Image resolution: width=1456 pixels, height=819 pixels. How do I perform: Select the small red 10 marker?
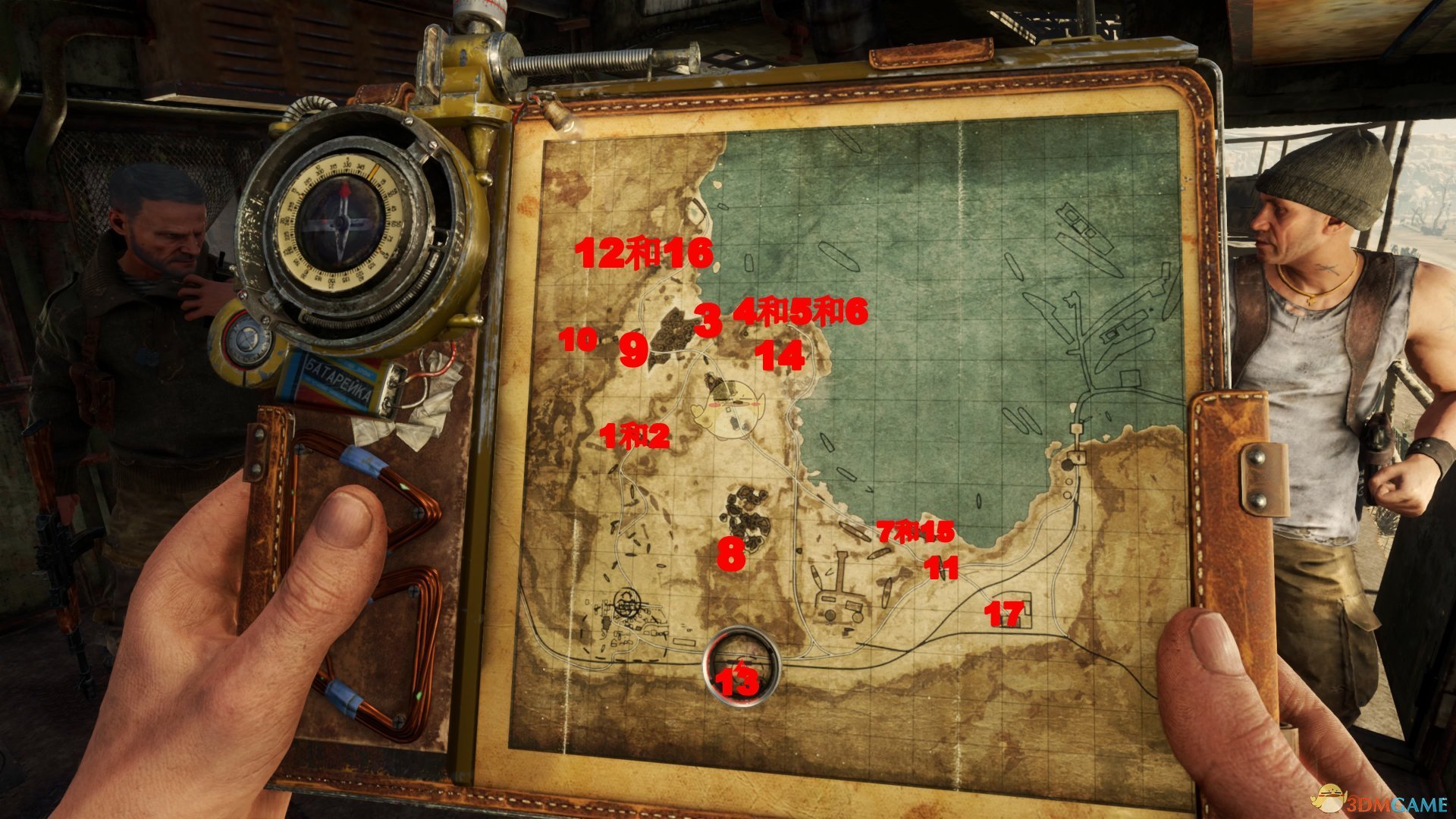579,339
